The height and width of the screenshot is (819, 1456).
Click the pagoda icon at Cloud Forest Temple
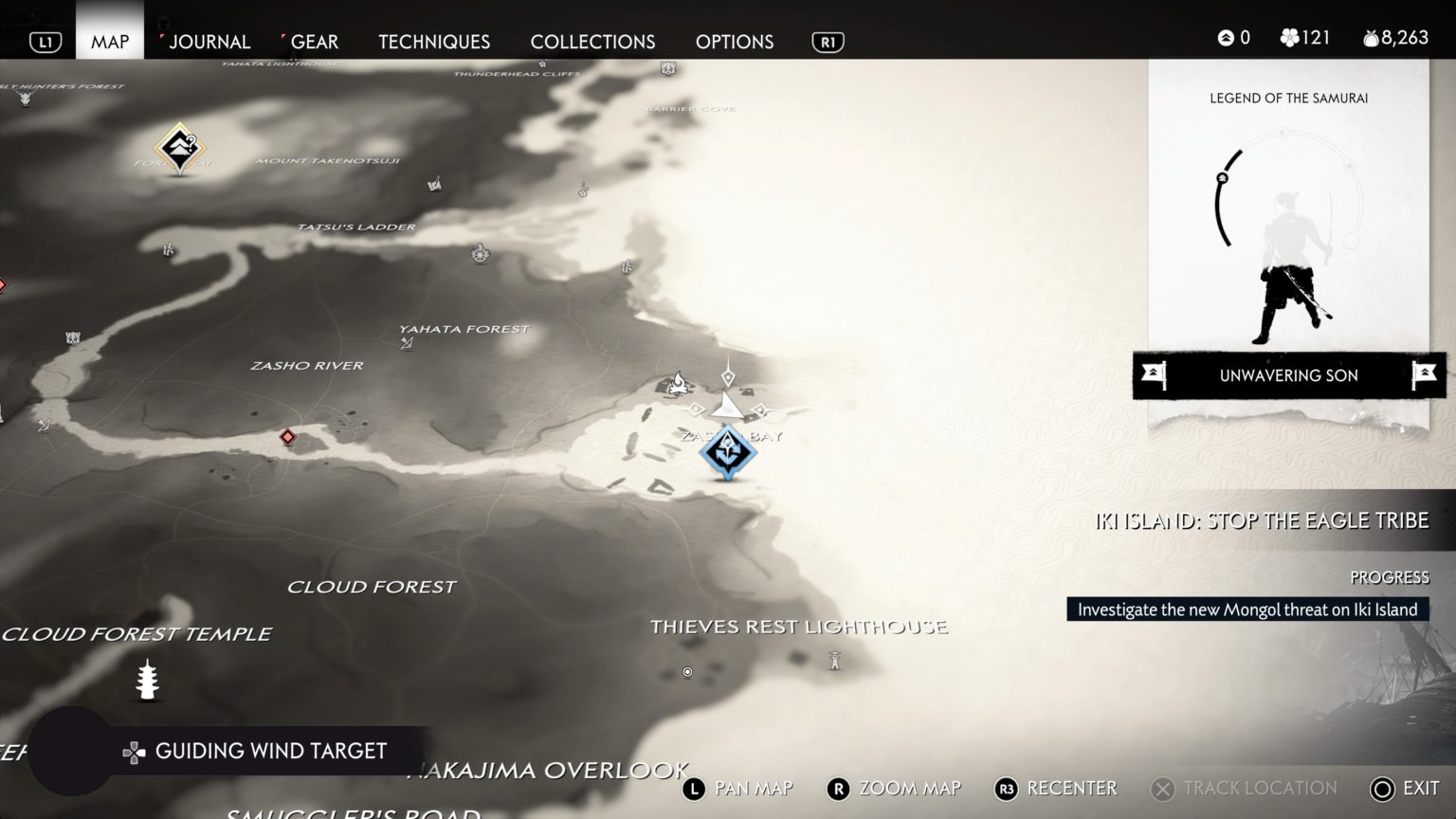(x=145, y=681)
